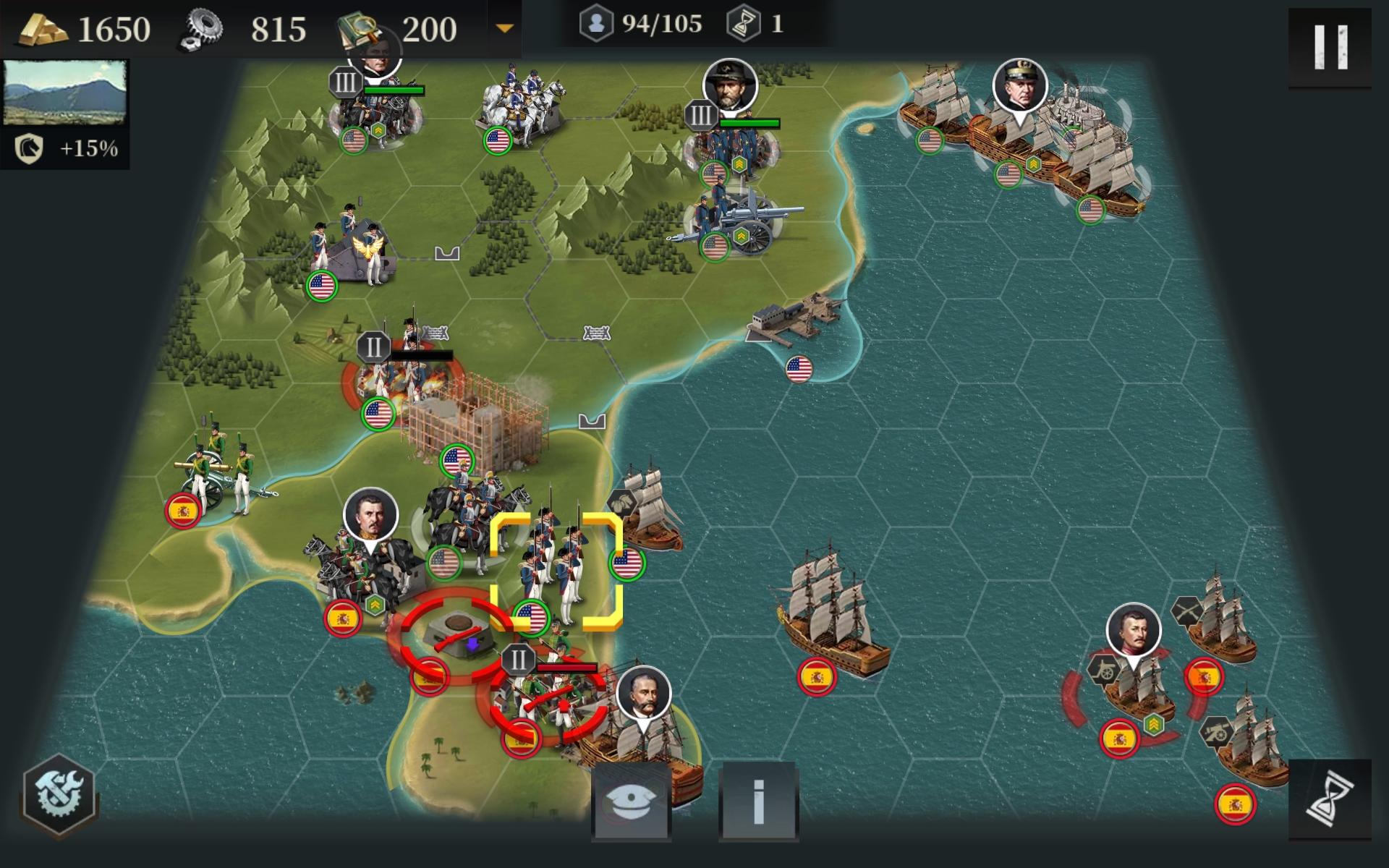Open the unit info panel
The image size is (1389, 868).
tap(758, 801)
